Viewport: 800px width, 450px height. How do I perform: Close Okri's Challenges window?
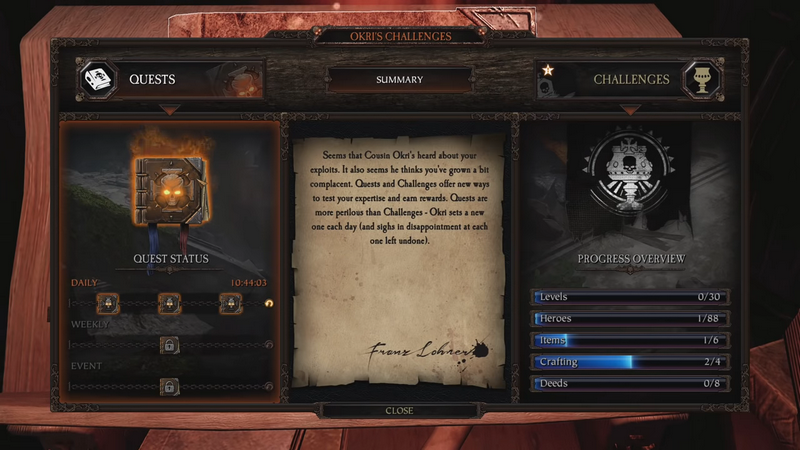click(x=399, y=411)
